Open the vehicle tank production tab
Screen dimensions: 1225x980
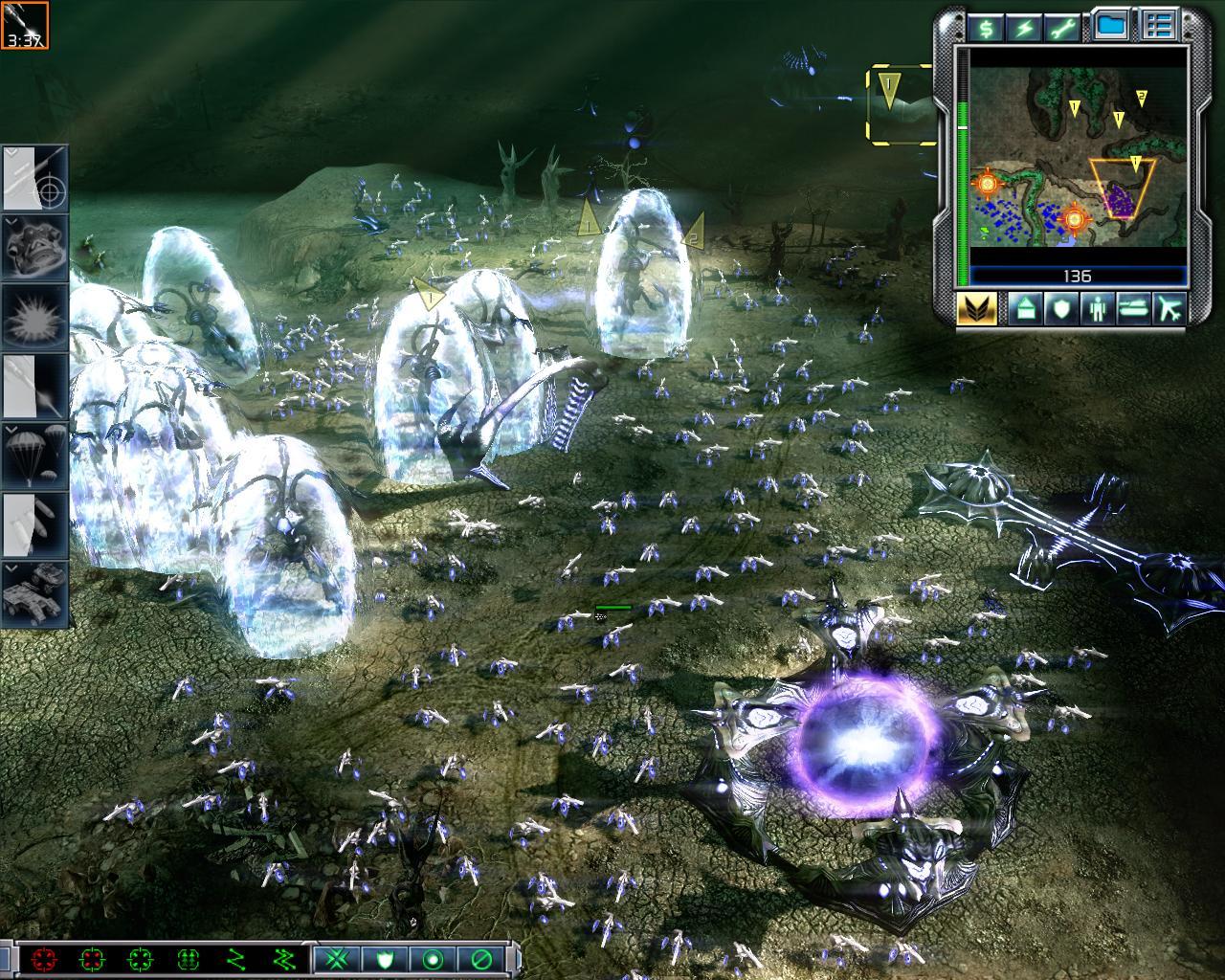pyautogui.click(x=1131, y=308)
